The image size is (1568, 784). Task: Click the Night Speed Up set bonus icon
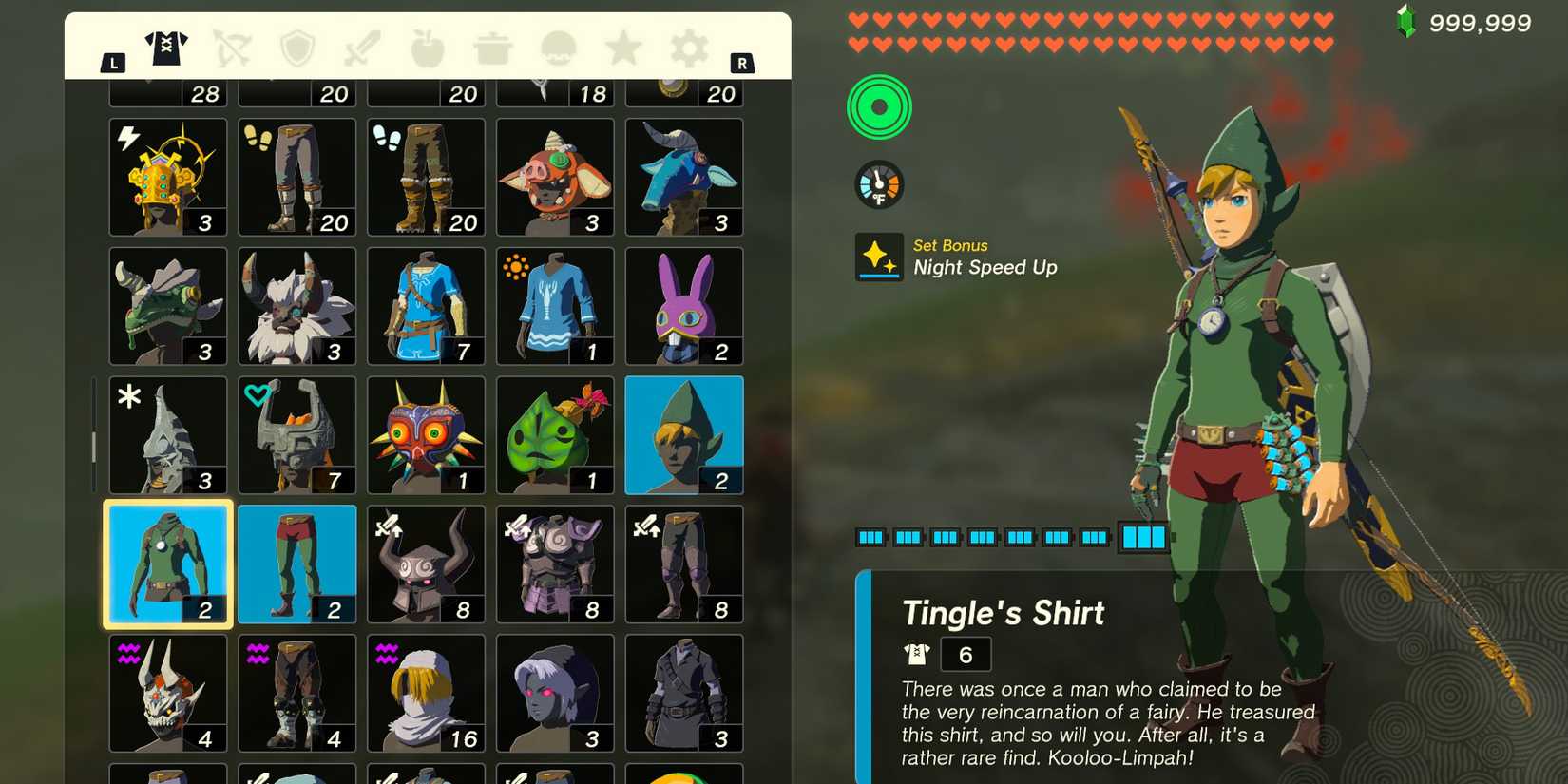(x=879, y=256)
